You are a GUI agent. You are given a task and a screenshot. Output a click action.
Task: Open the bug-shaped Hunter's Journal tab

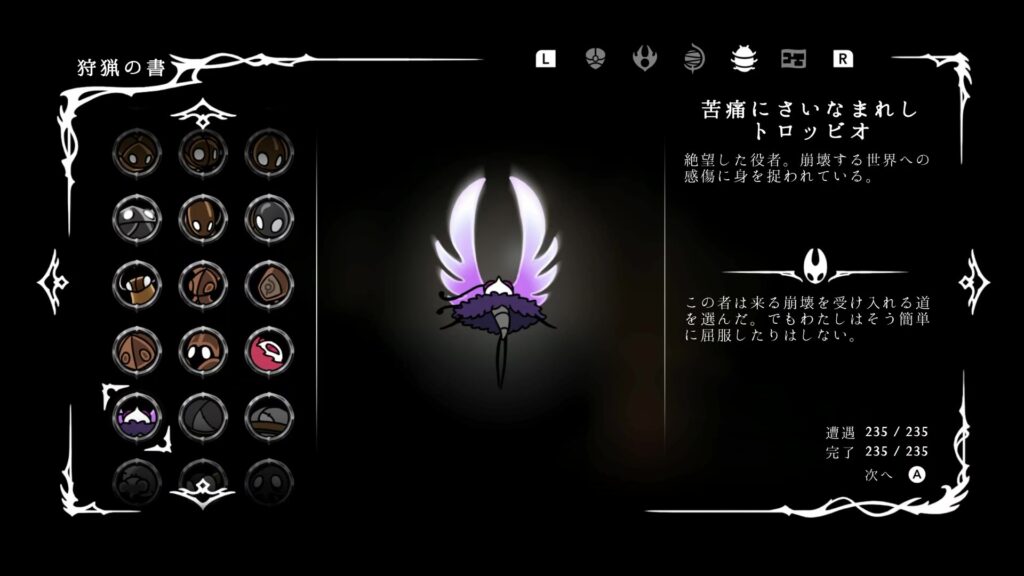743,58
